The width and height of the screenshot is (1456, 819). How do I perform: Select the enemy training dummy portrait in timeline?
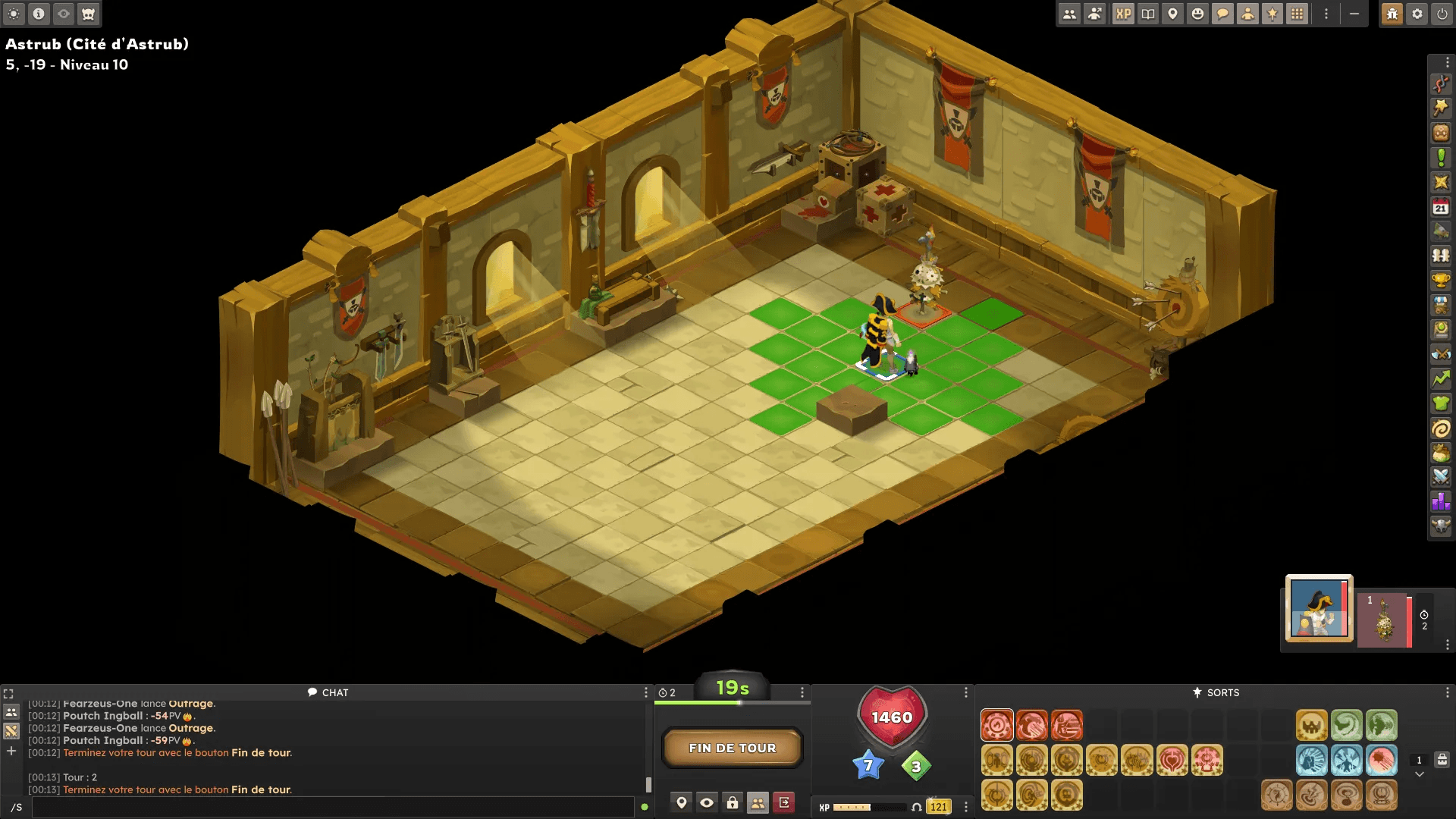(x=1384, y=620)
